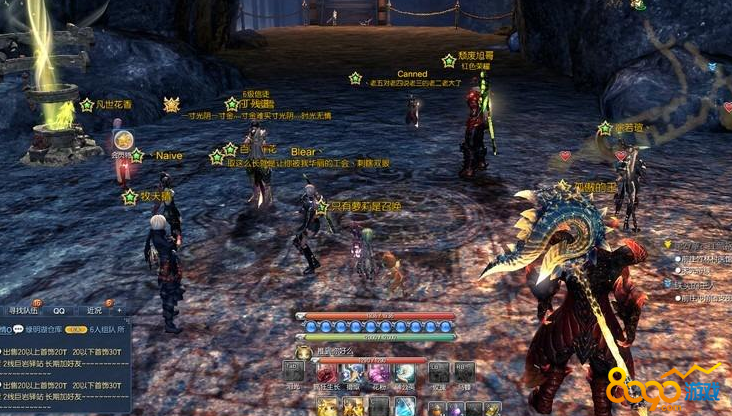Use the 花粉 pink pollen skill

[377, 372]
